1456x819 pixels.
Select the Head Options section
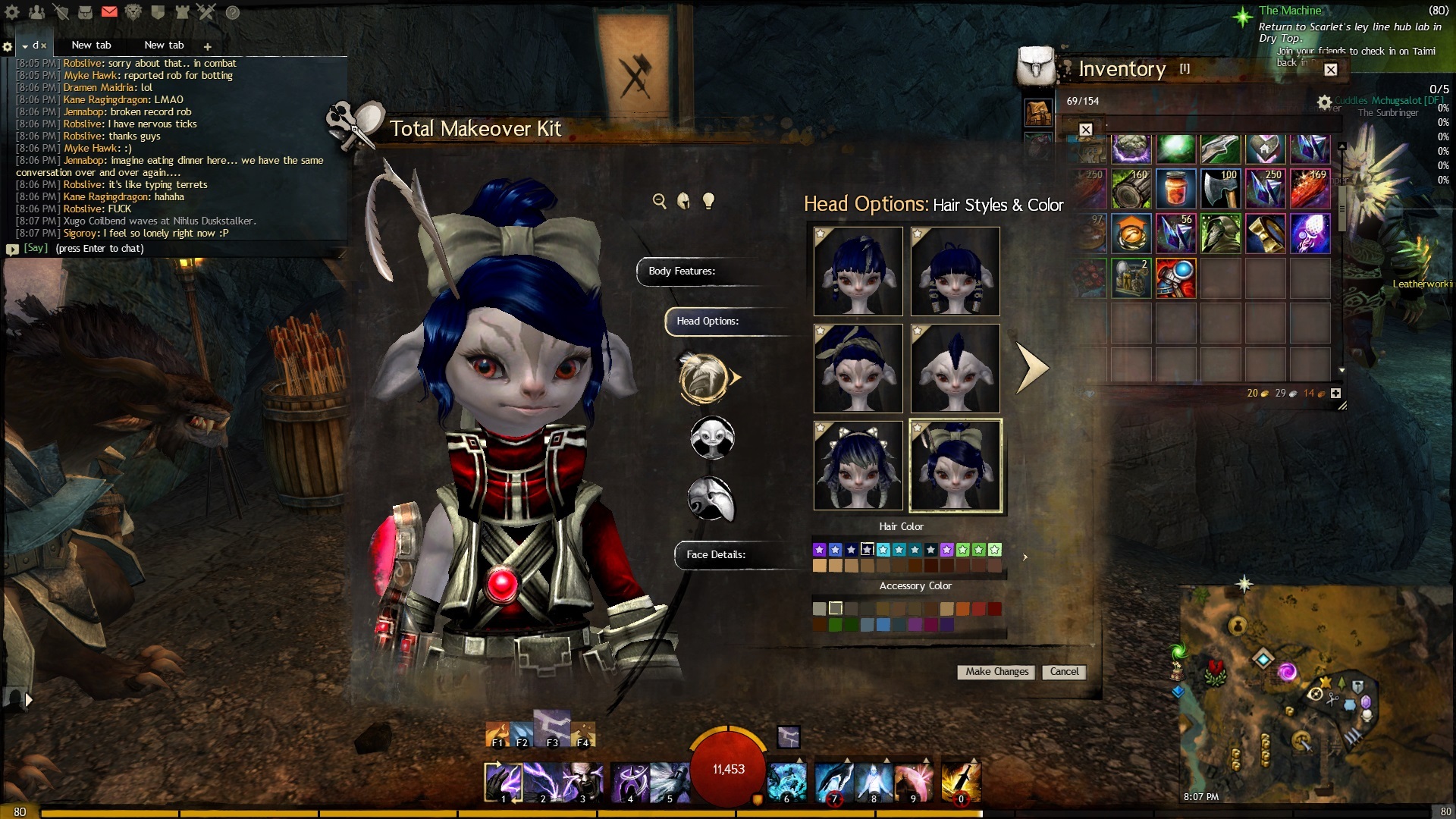(708, 322)
